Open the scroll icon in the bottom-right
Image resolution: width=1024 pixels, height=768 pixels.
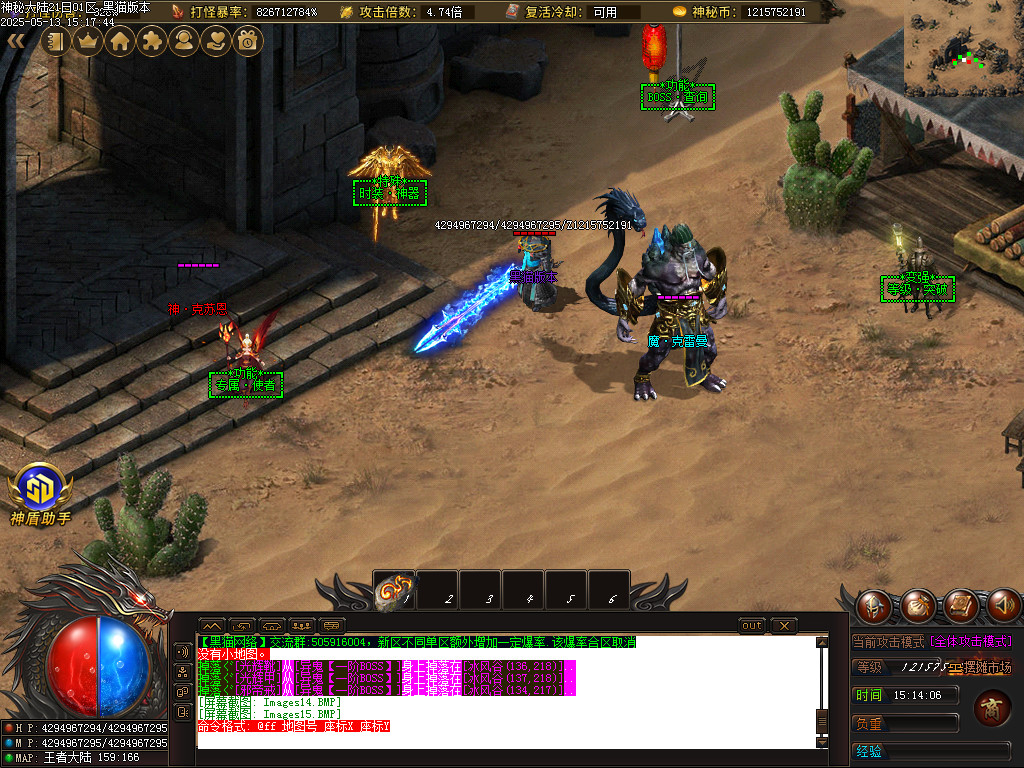(x=961, y=606)
